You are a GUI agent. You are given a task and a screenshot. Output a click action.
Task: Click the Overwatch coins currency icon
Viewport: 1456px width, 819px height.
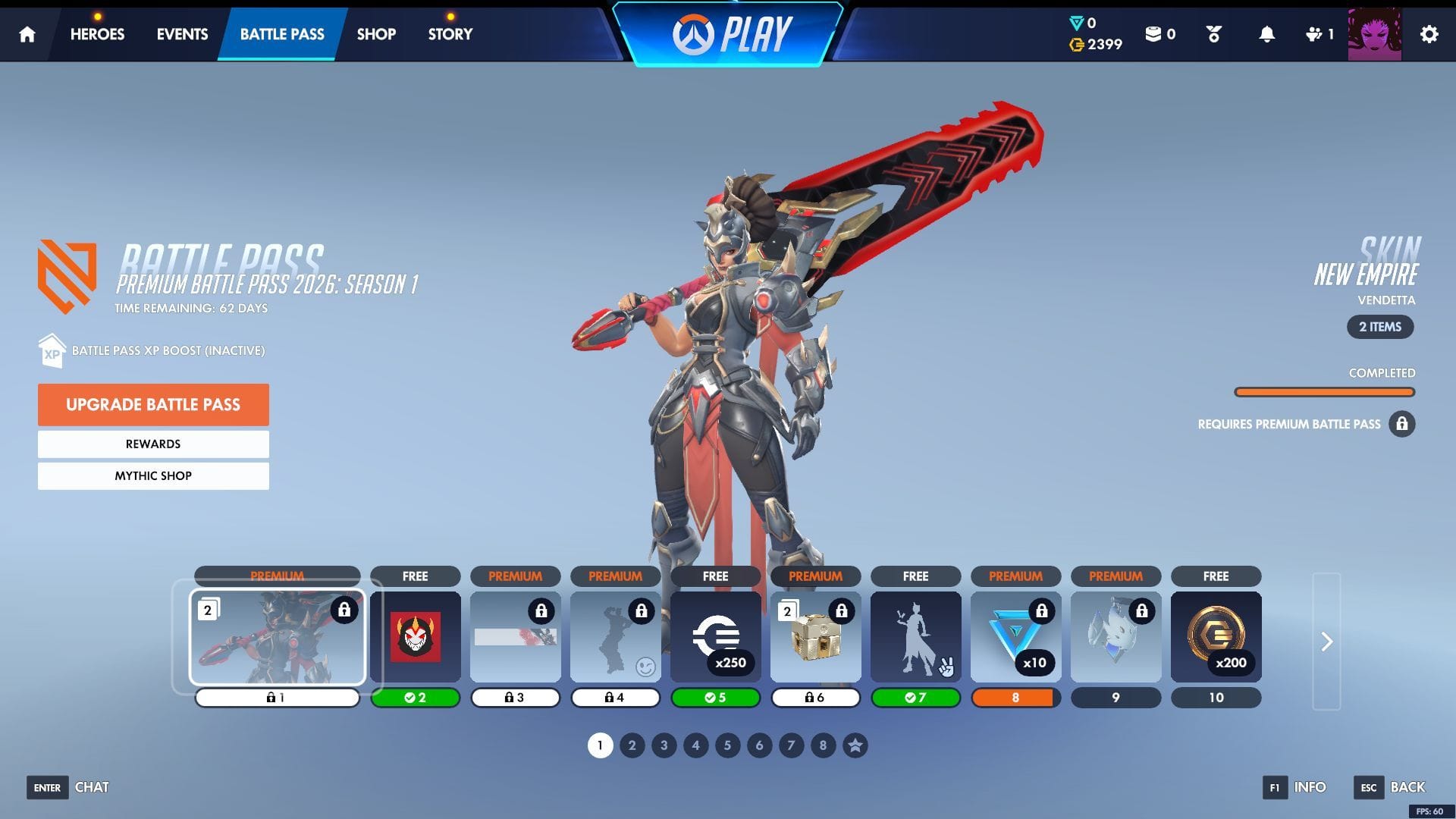click(x=1076, y=45)
